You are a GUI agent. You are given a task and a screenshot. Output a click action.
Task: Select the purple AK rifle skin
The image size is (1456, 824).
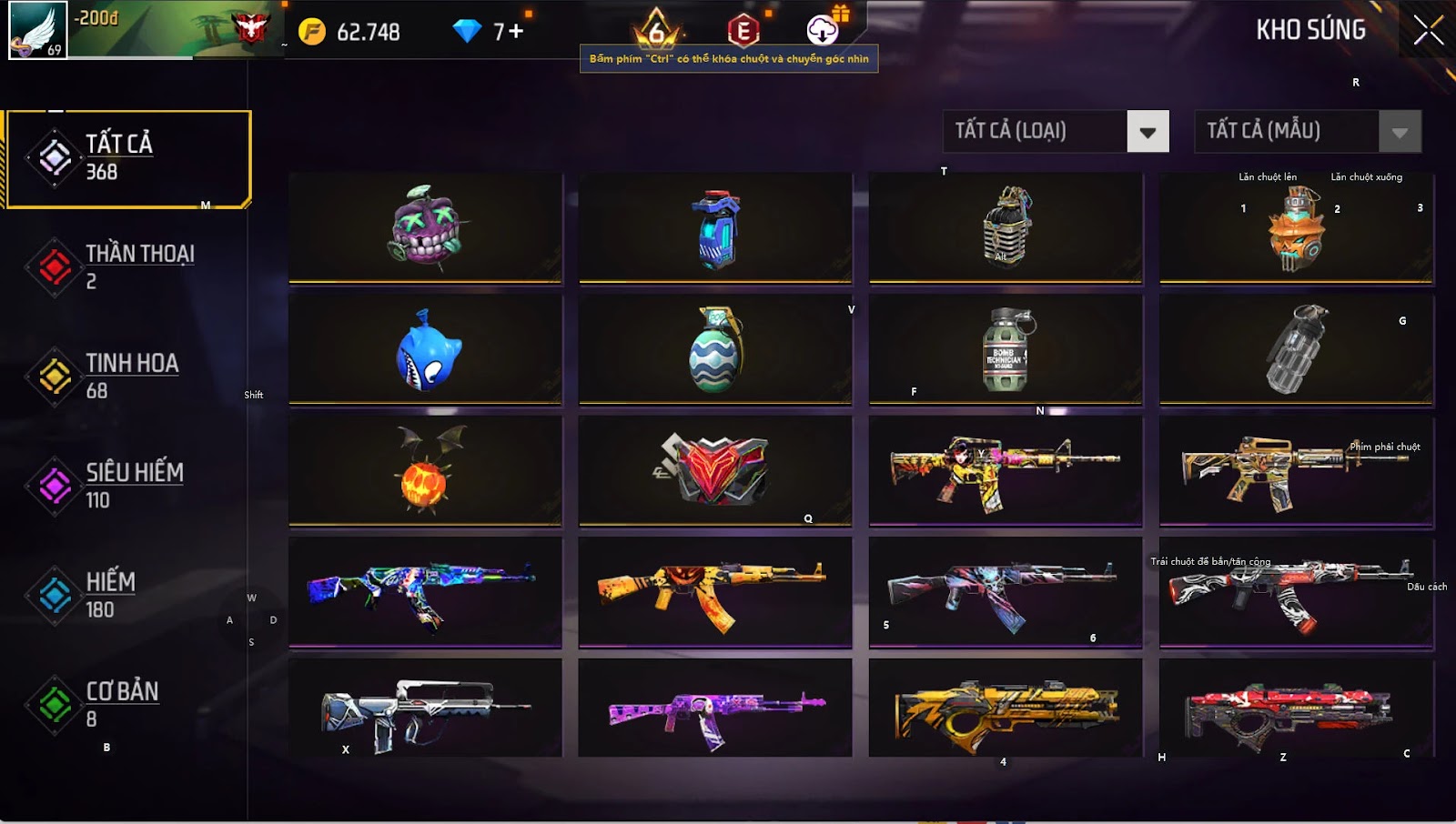(x=715, y=709)
